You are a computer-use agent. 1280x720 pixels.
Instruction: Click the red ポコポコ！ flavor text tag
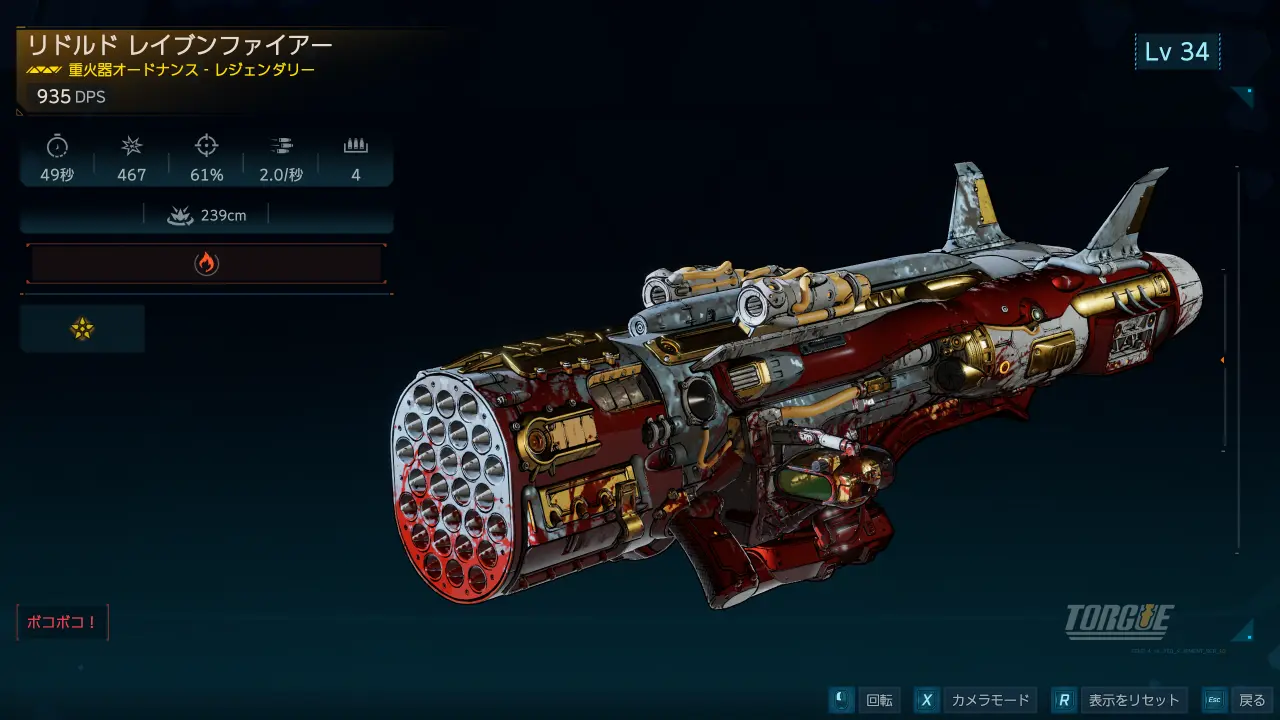coord(62,622)
